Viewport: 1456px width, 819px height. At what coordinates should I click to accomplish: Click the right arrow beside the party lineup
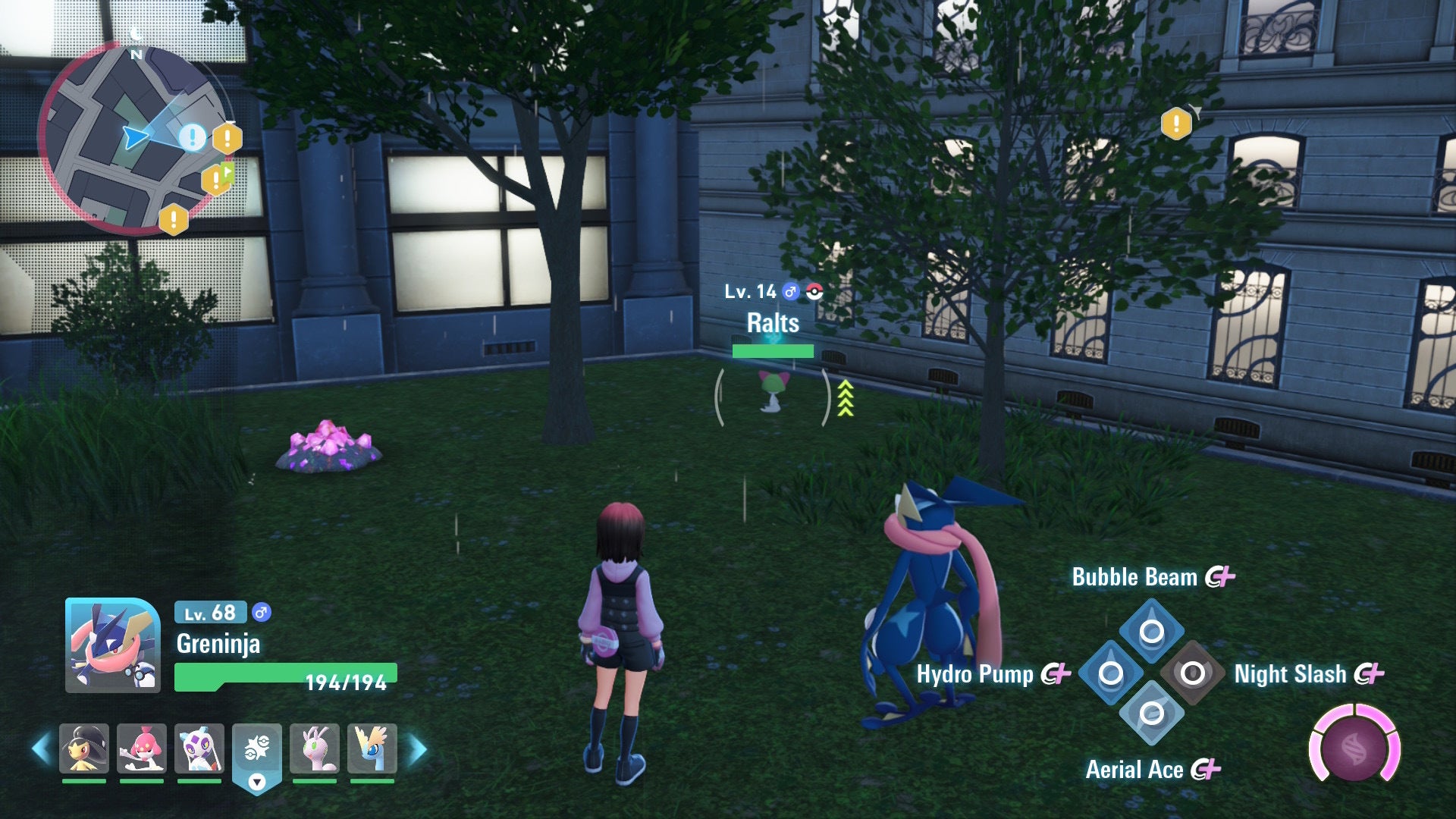tap(416, 747)
